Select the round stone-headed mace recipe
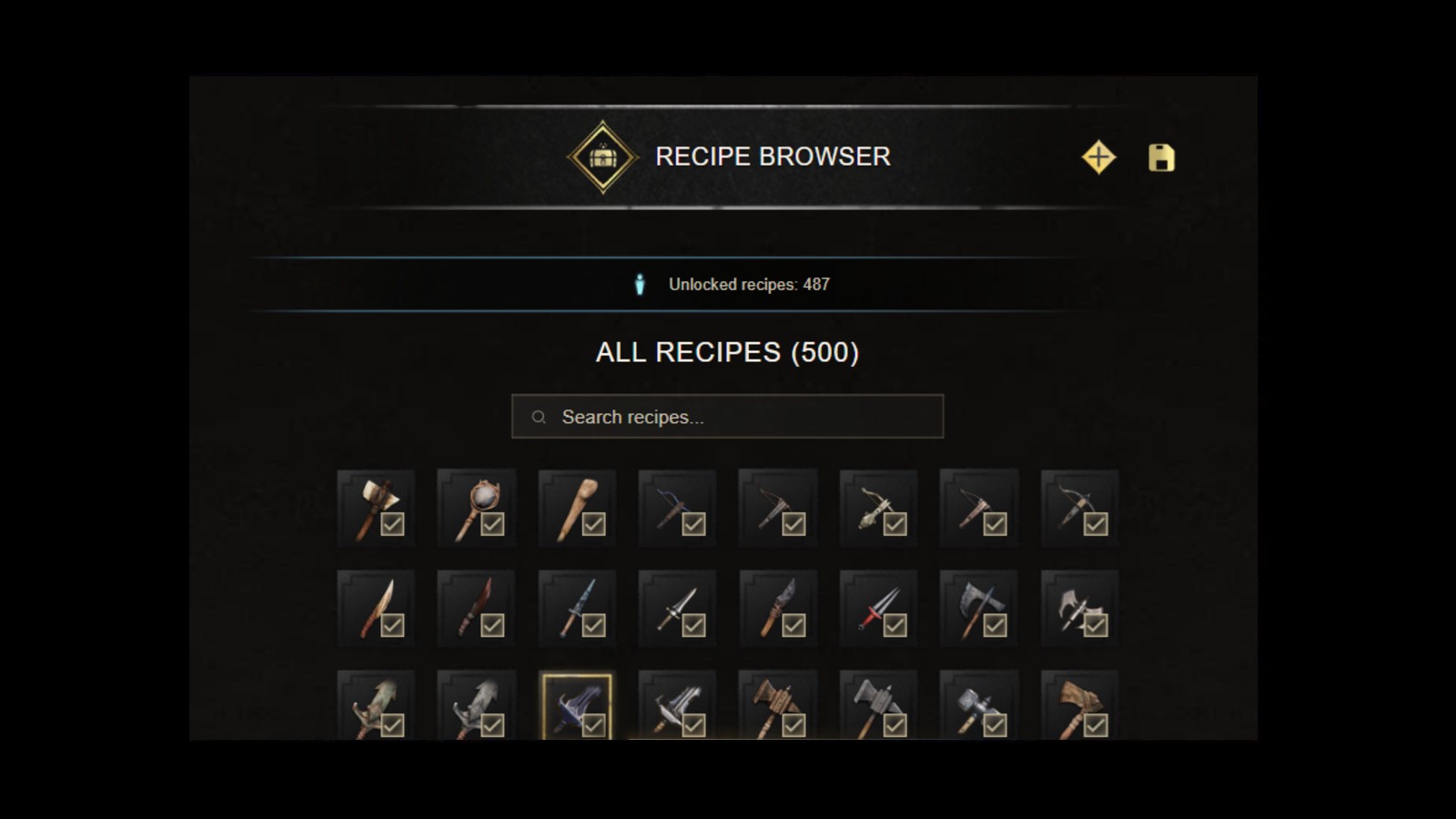 coord(476,508)
